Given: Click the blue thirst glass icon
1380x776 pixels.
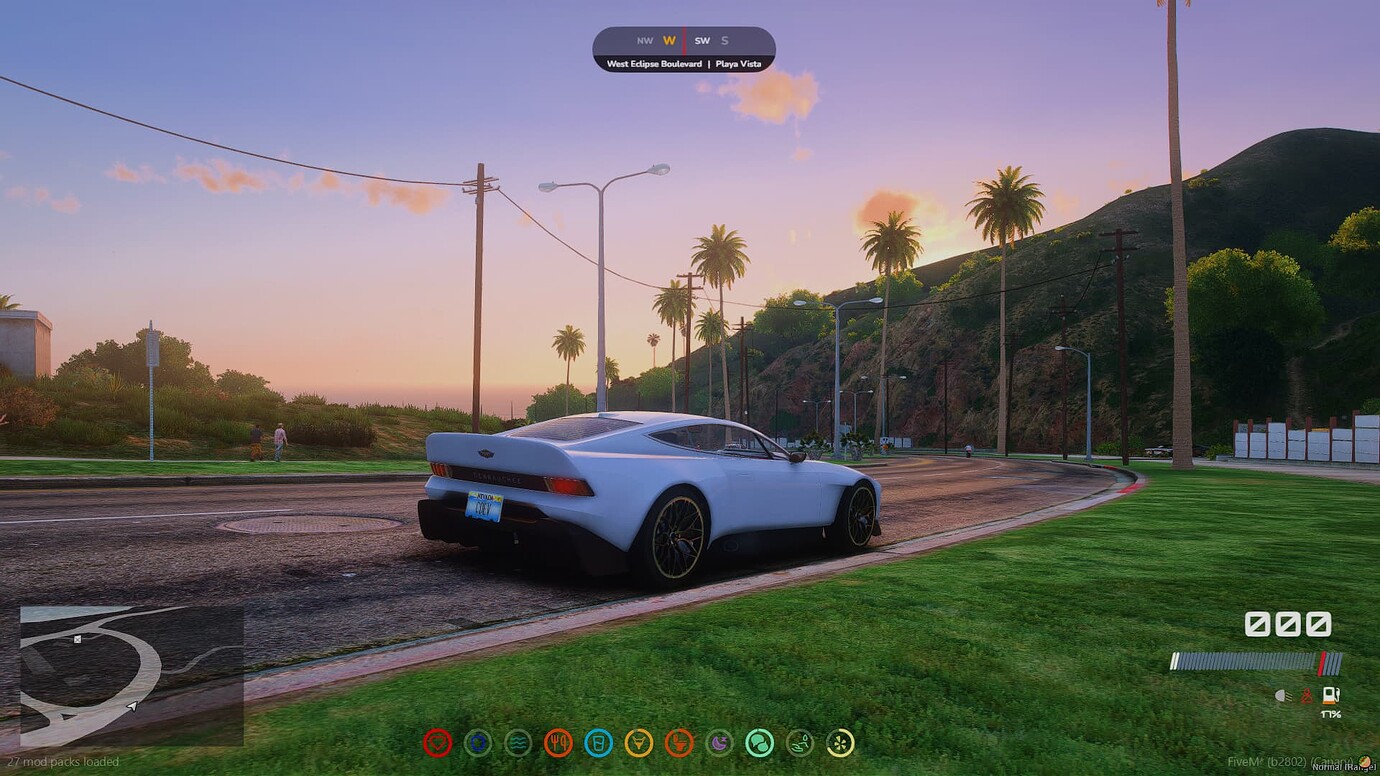Looking at the screenshot, I should point(598,742).
